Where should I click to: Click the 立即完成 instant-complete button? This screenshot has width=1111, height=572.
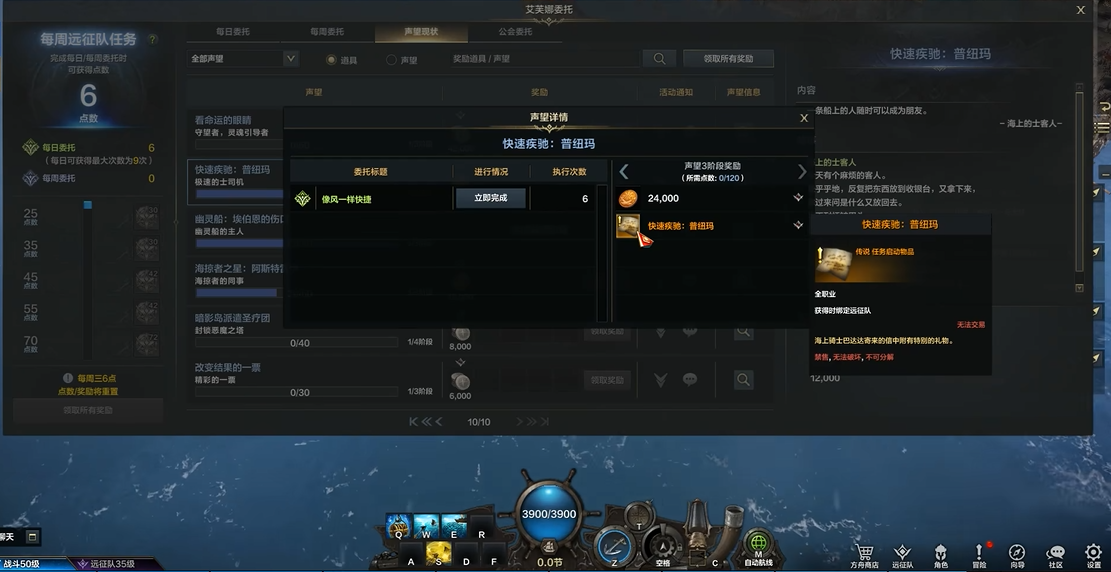490,198
